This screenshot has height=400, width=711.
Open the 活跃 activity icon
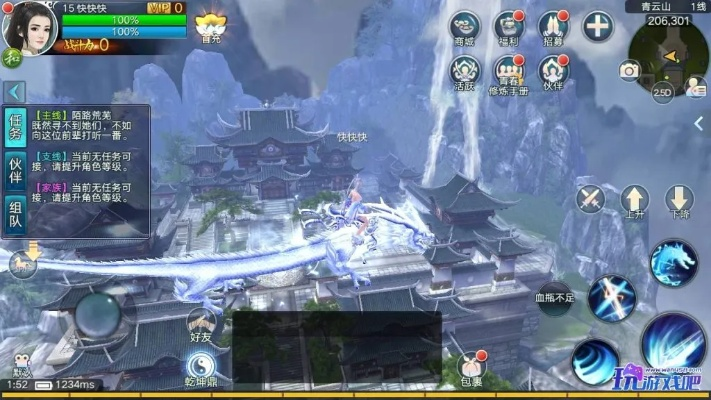(465, 69)
